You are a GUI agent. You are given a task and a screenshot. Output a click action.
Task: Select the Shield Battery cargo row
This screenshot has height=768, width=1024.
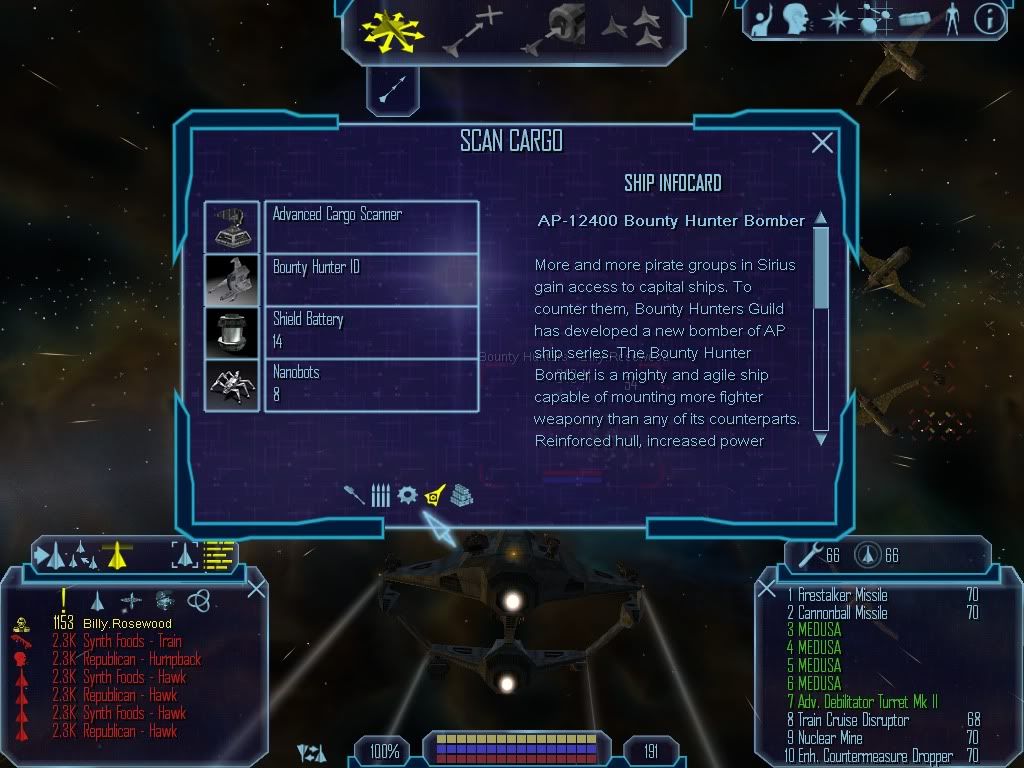[341, 331]
